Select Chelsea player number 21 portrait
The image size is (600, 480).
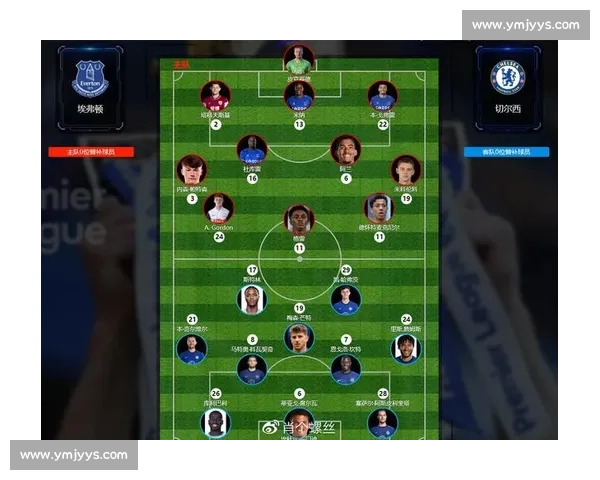click(192, 348)
